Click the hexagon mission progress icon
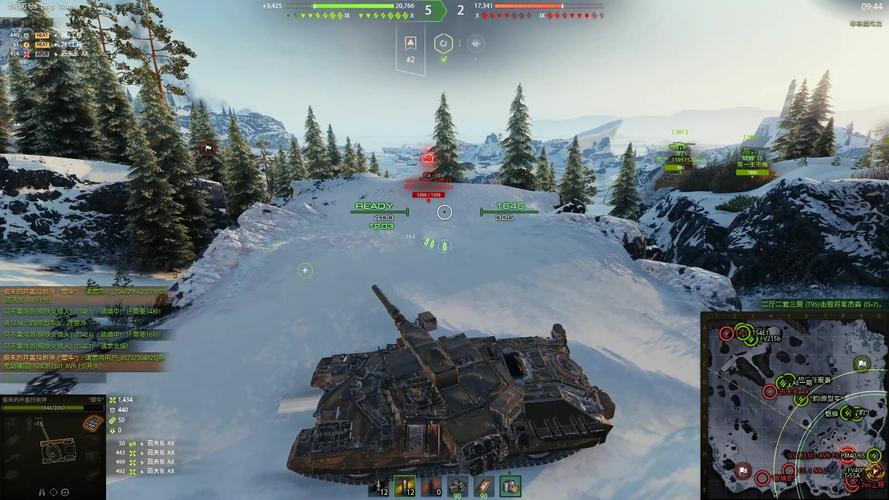 (443, 43)
